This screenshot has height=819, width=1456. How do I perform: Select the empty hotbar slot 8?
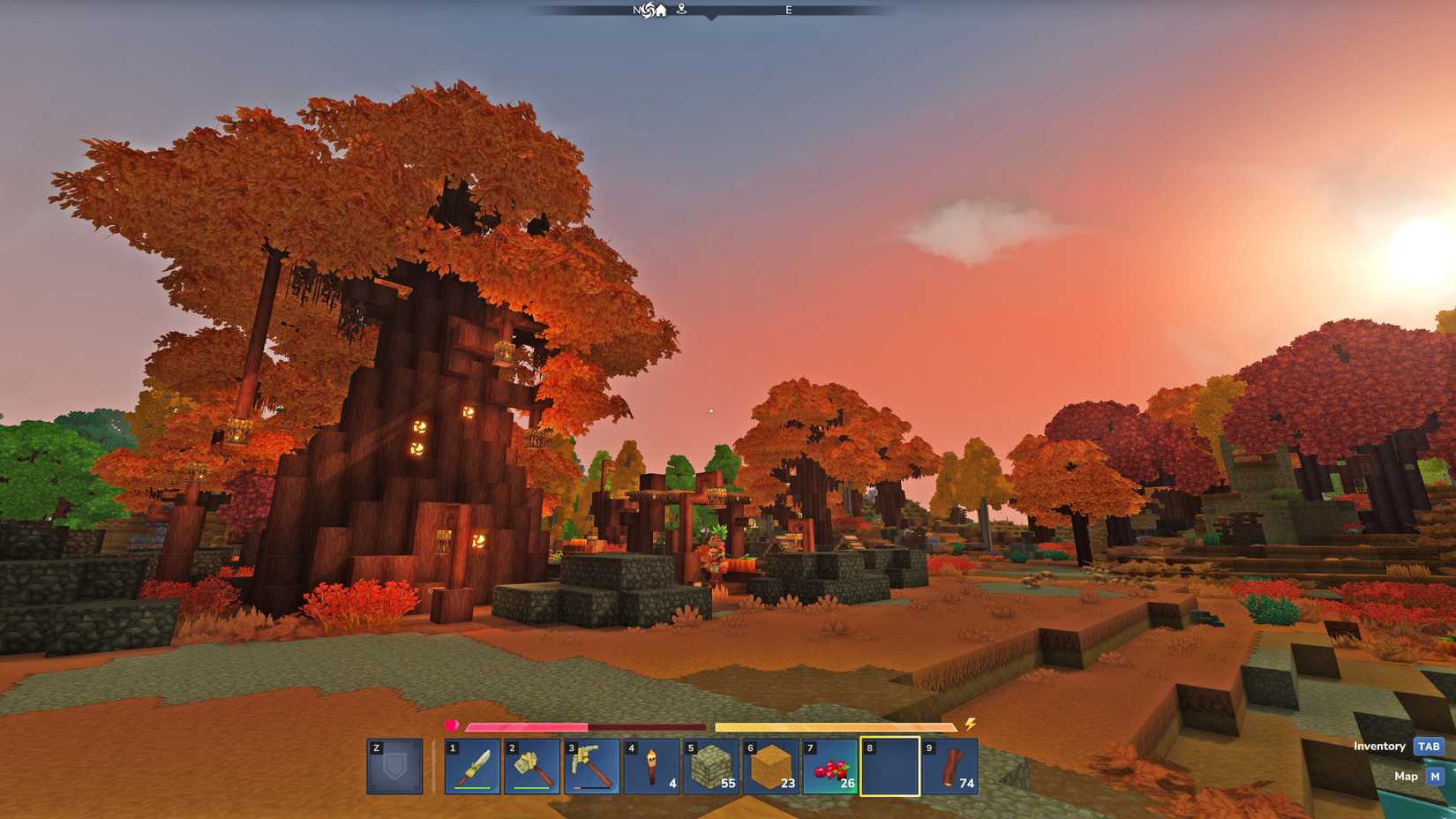[891, 767]
